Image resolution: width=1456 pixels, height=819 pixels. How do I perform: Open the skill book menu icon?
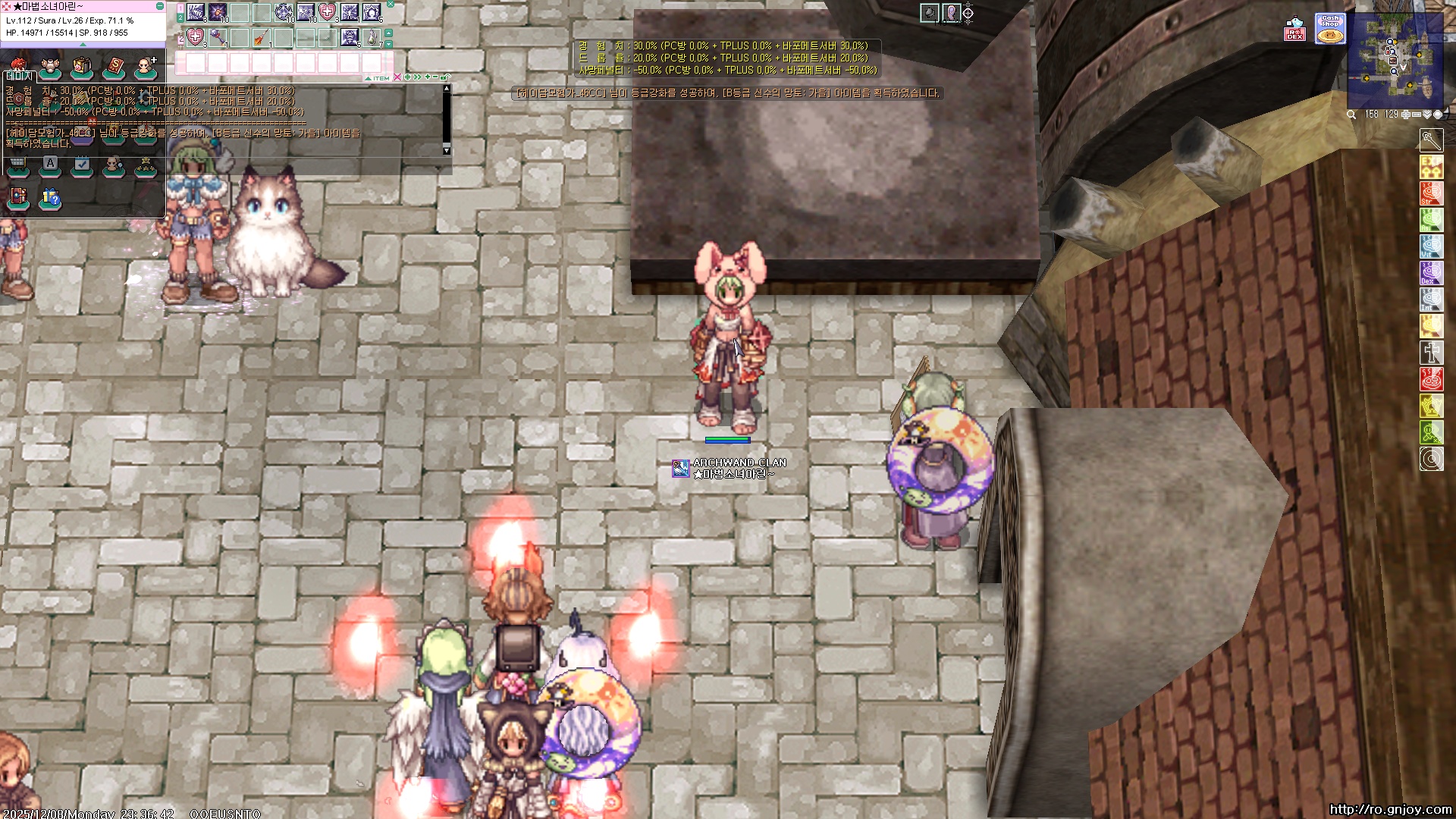coord(114,67)
